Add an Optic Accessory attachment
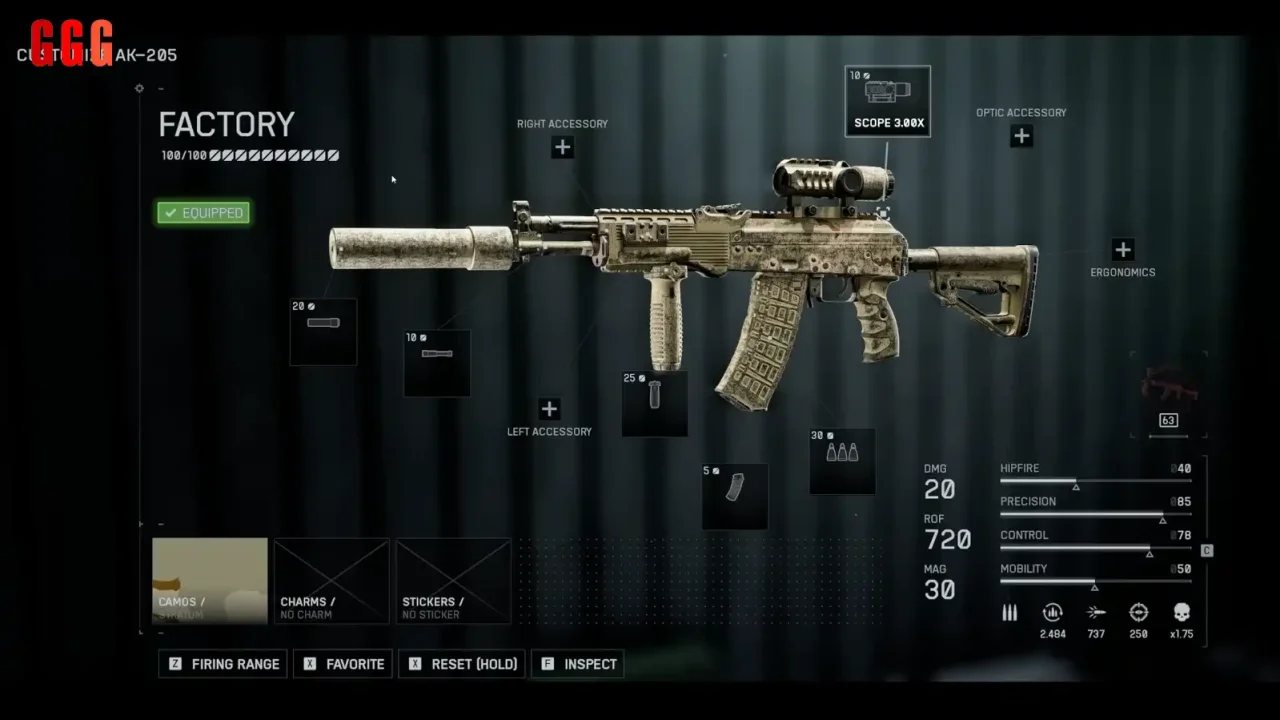The height and width of the screenshot is (720, 1280). pyautogui.click(x=1021, y=135)
